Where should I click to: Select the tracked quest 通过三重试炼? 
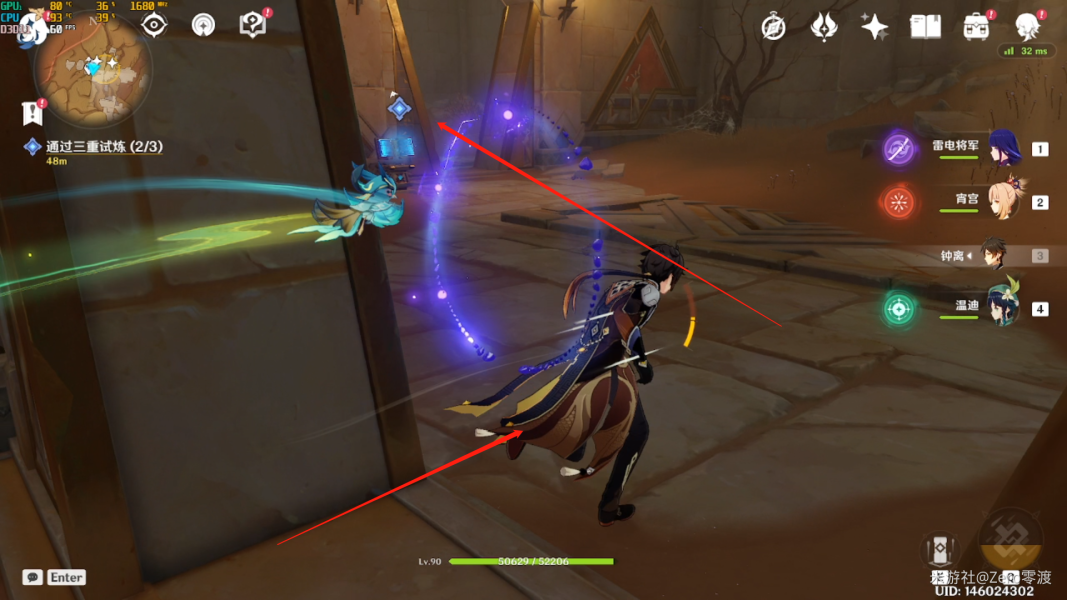103,146
